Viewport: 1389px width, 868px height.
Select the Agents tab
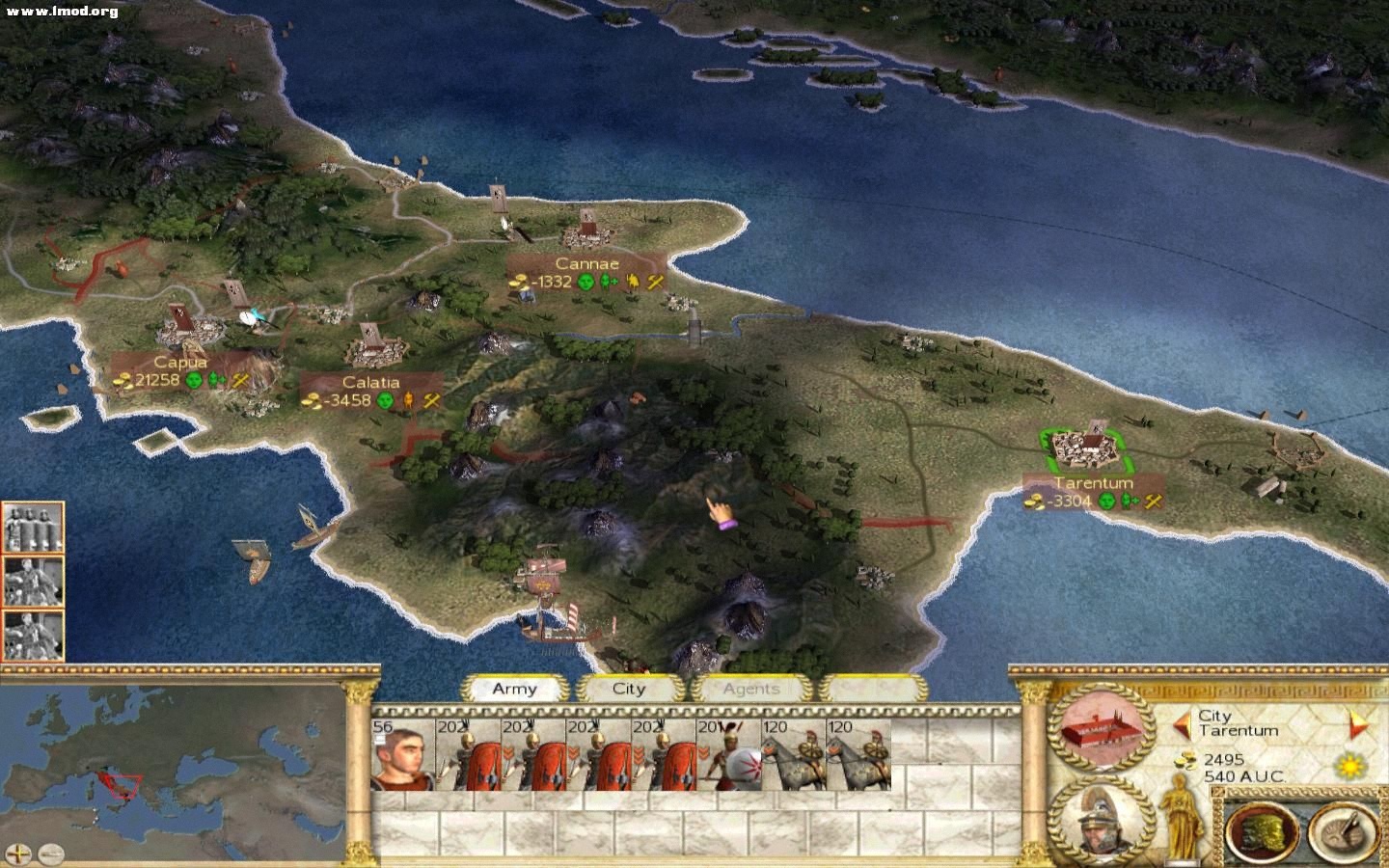(x=750, y=689)
